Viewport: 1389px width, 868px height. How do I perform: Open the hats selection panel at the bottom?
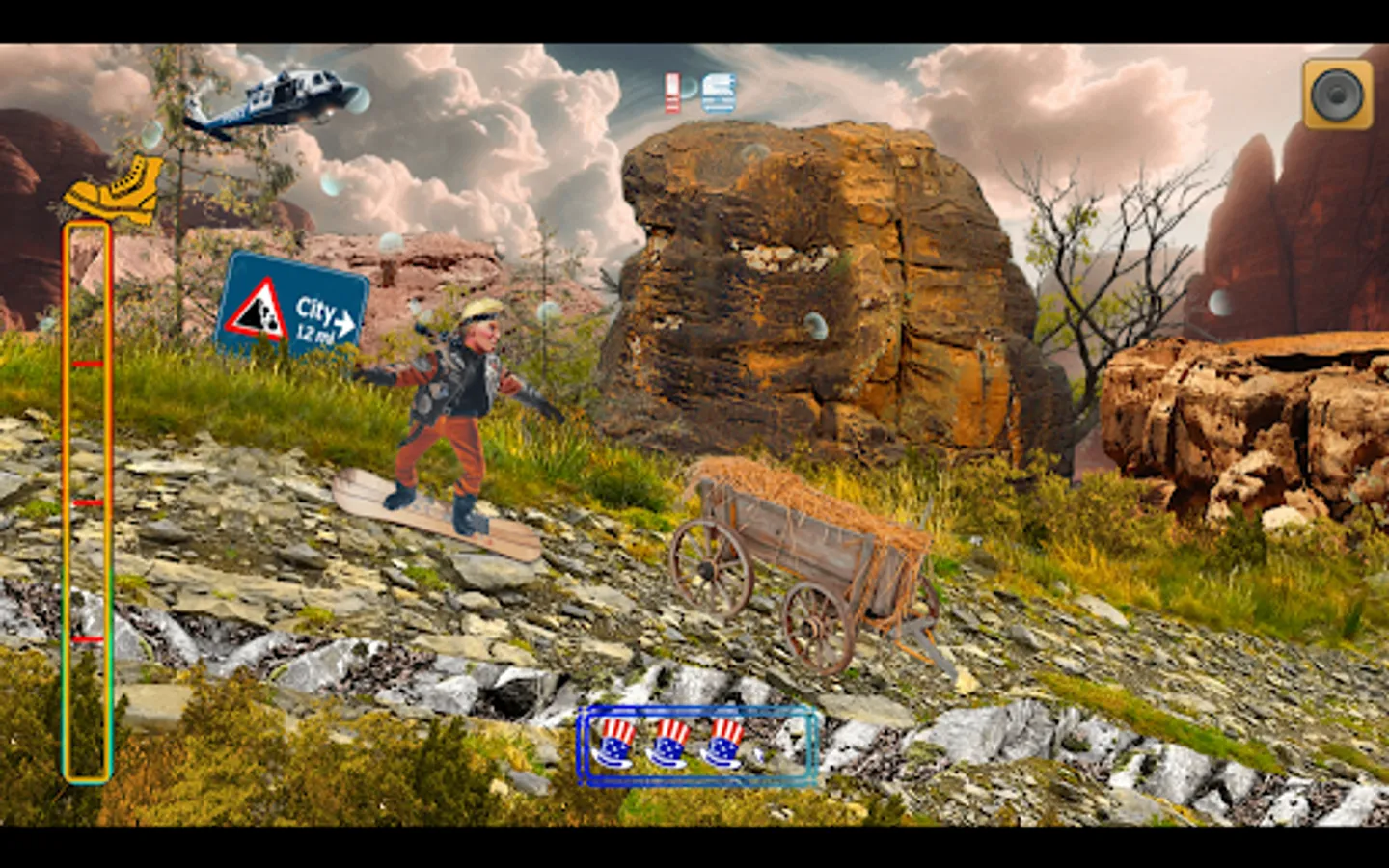point(693,746)
